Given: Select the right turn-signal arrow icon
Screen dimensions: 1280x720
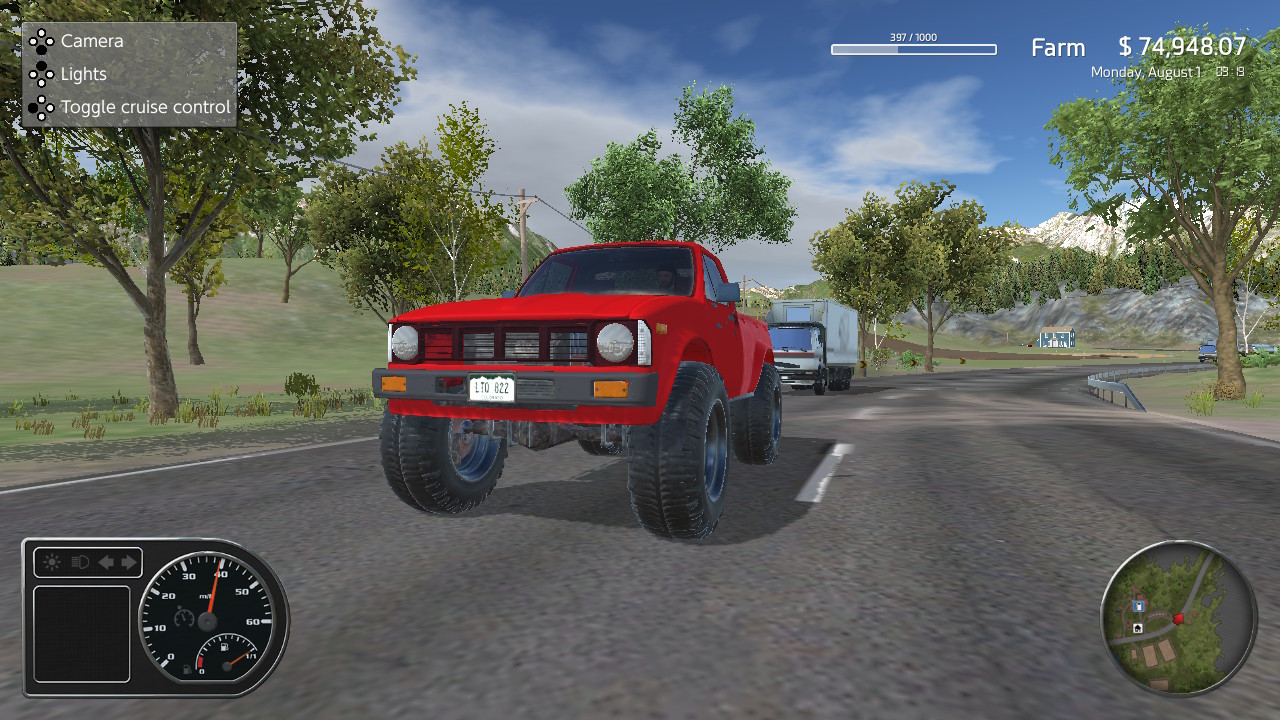Looking at the screenshot, I should click(x=127, y=561).
